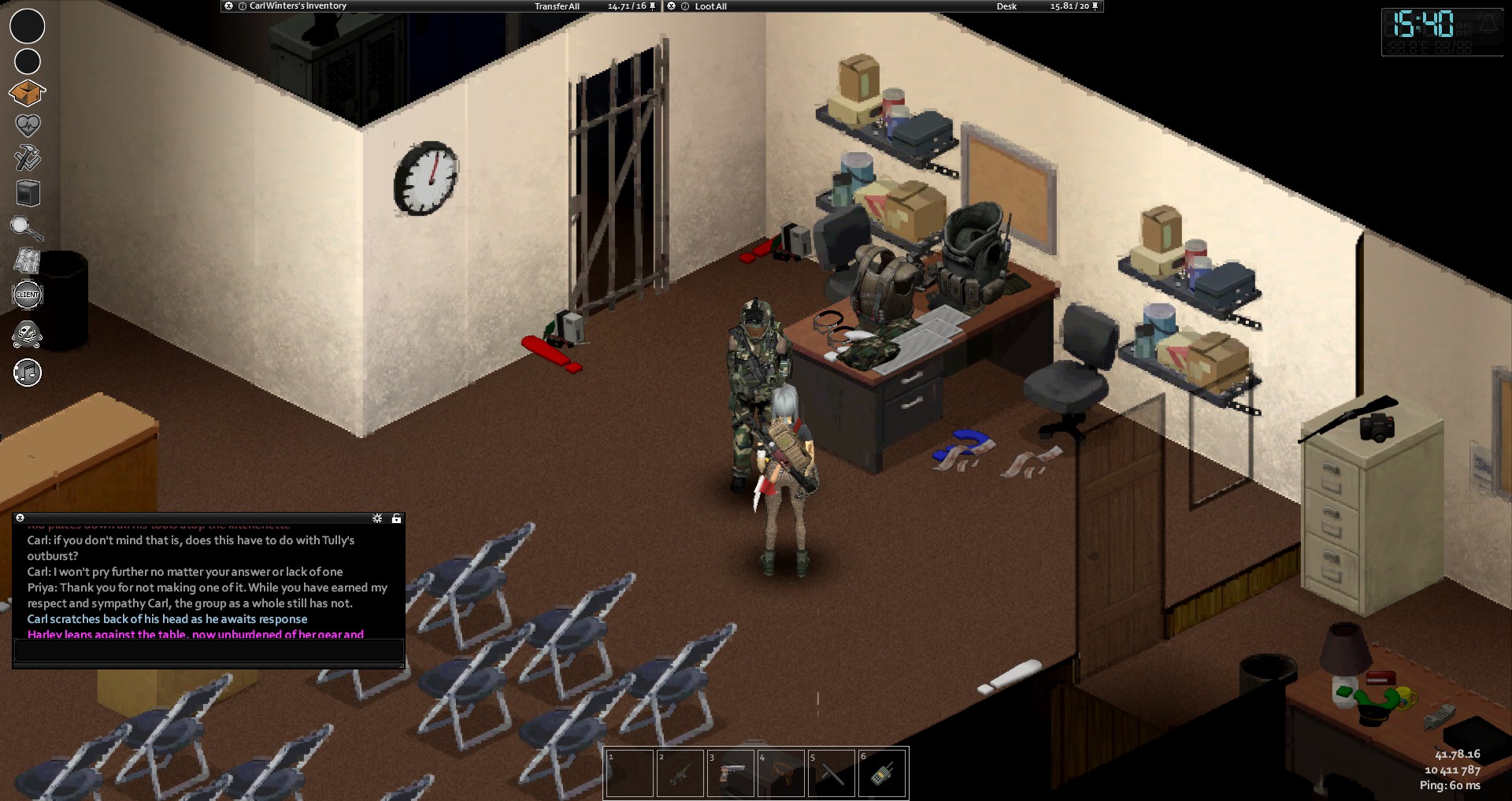Close Carl Winters's Inventory window
The width and height of the screenshot is (1512, 801).
tap(228, 6)
